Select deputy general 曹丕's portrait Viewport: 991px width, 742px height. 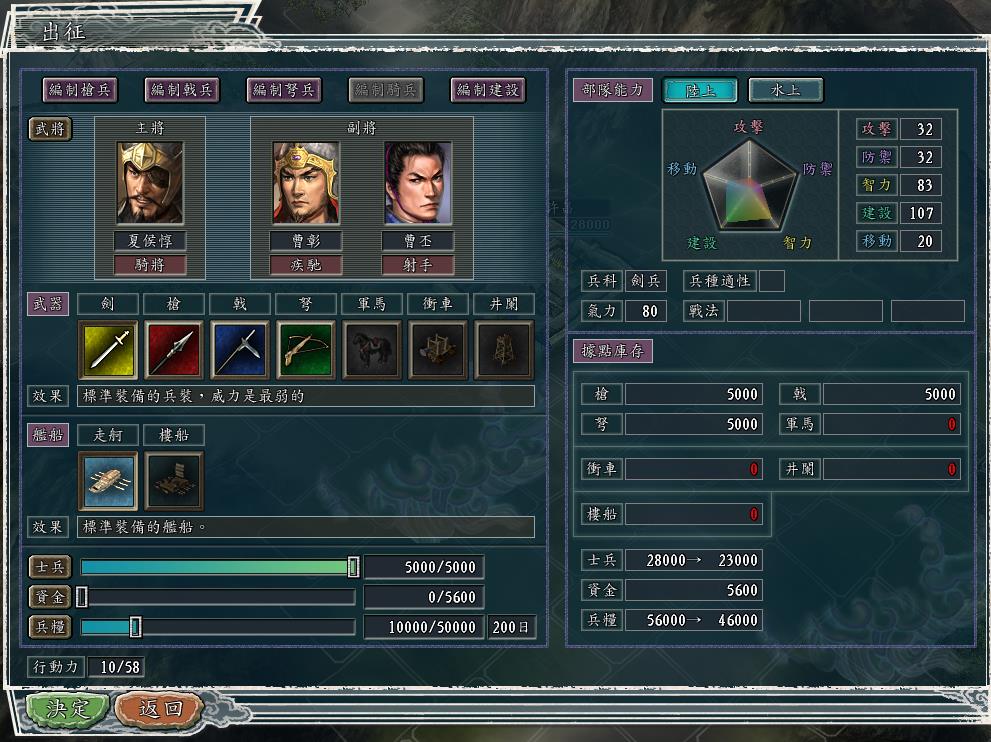418,183
